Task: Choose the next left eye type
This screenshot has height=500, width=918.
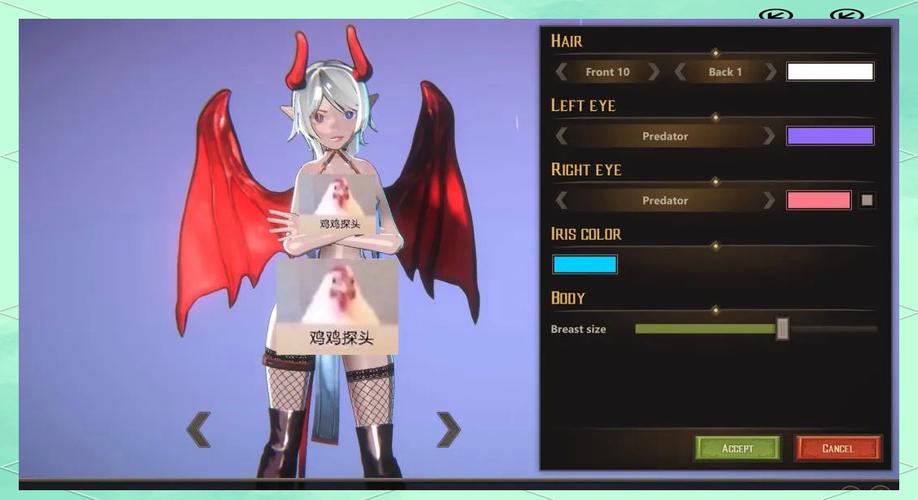Action: (x=769, y=136)
